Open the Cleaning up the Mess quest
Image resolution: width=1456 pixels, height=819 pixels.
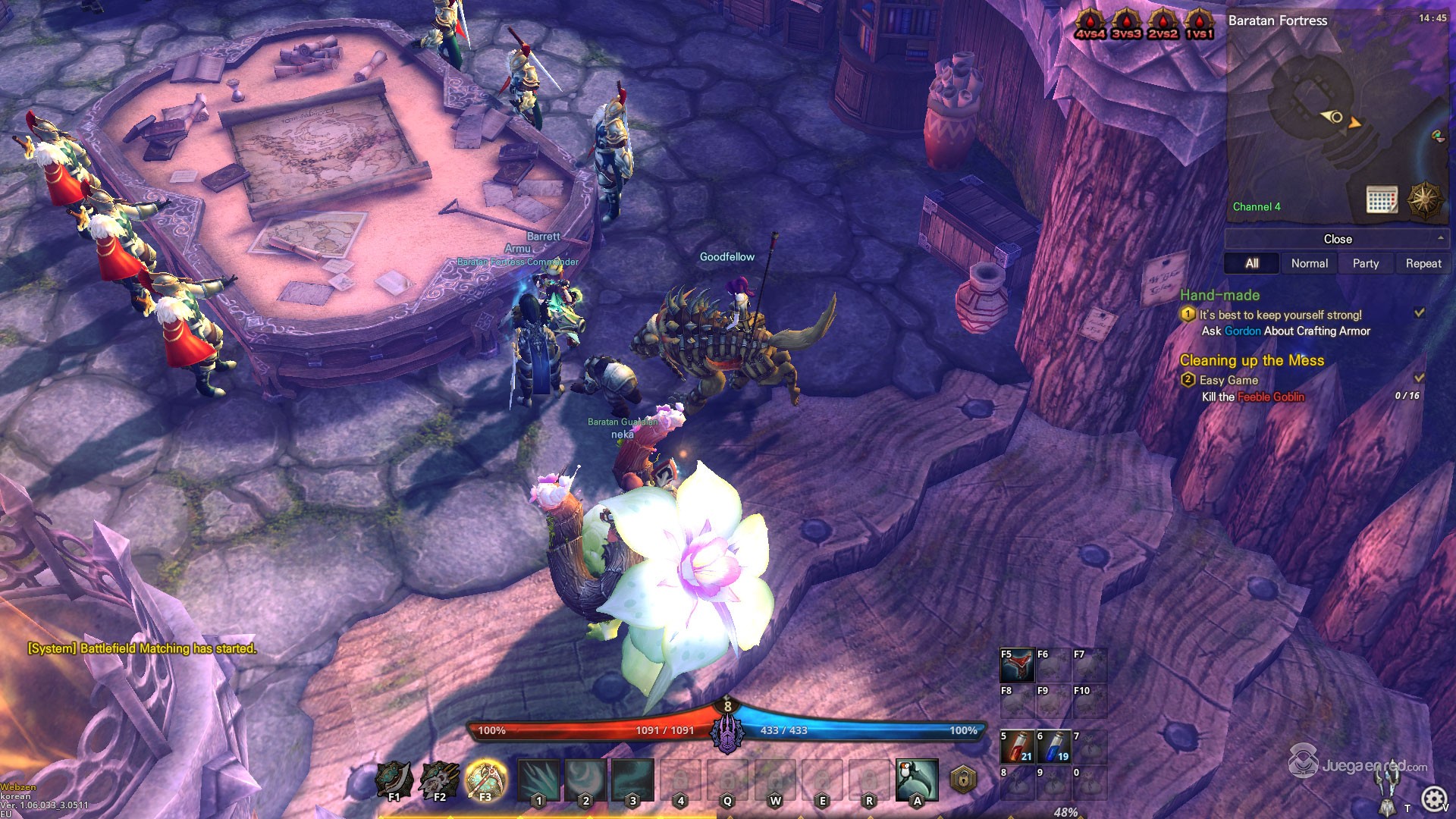(1251, 360)
